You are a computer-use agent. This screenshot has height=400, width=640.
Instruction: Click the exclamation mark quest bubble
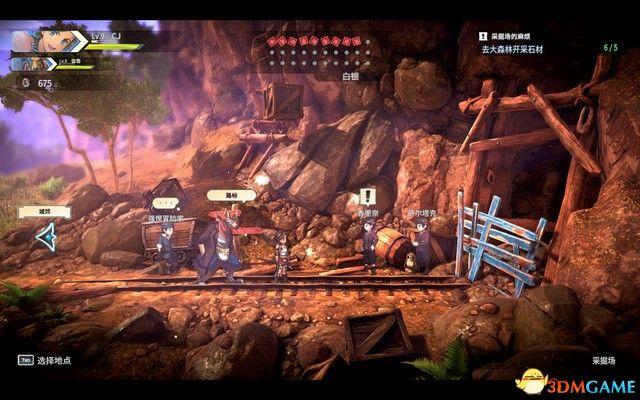pyautogui.click(x=367, y=196)
